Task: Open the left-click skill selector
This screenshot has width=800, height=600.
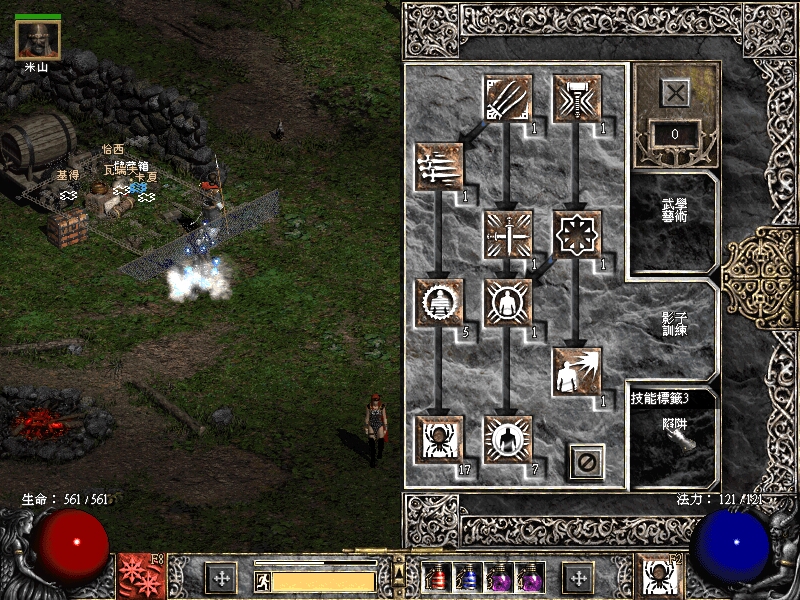Action: point(138,576)
